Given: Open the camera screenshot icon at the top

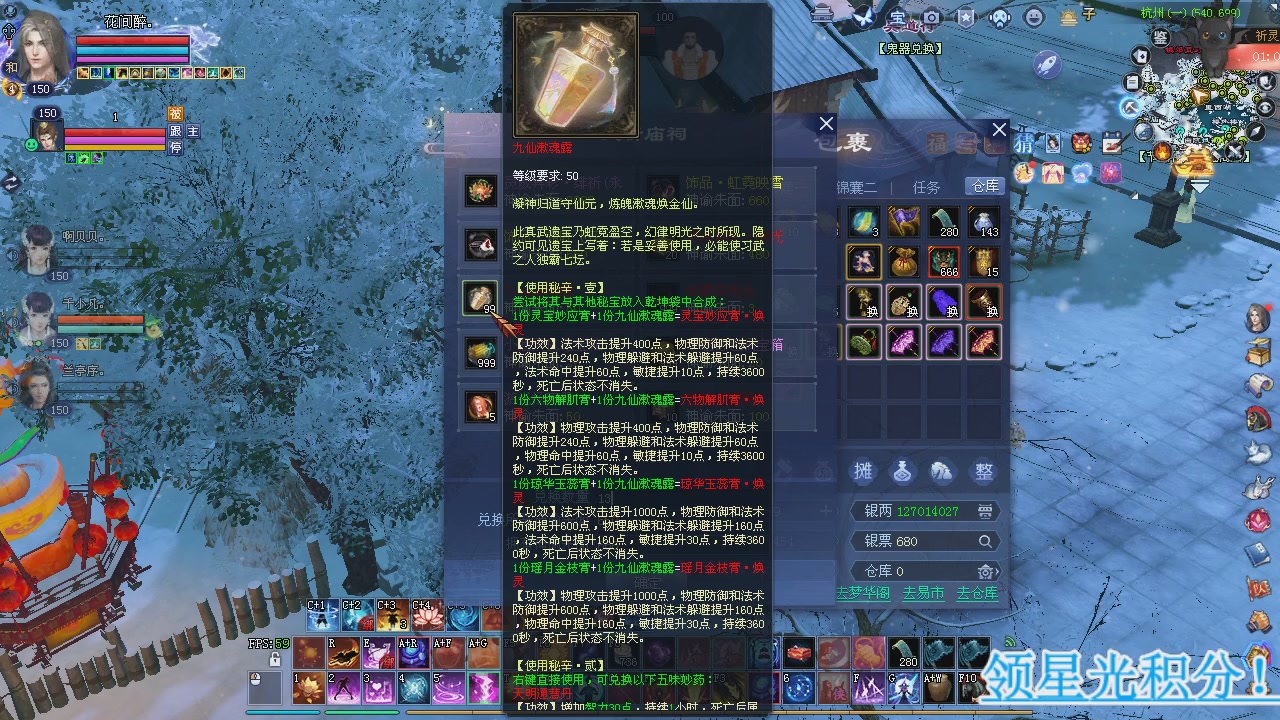Looking at the screenshot, I should coord(933,16).
